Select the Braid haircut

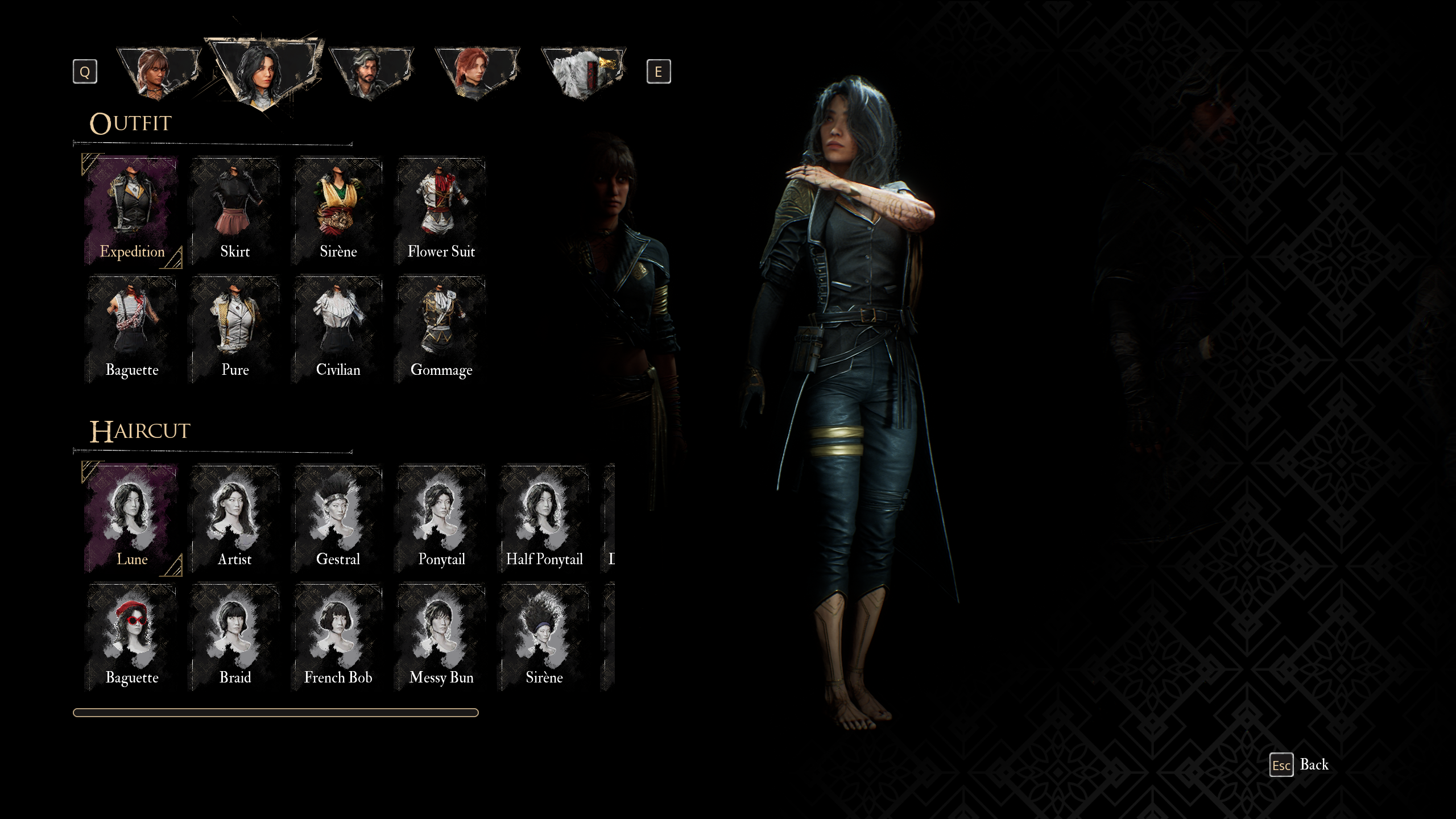coord(235,636)
